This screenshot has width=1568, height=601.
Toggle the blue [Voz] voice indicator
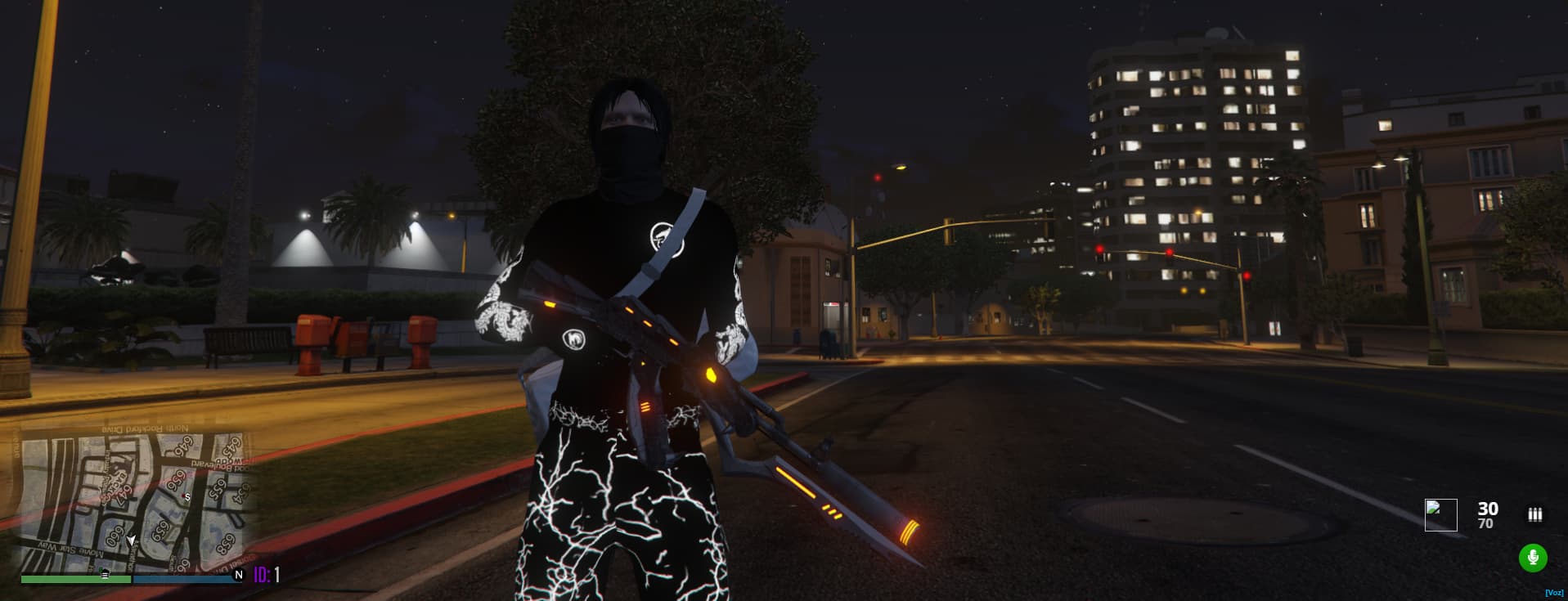click(1555, 593)
